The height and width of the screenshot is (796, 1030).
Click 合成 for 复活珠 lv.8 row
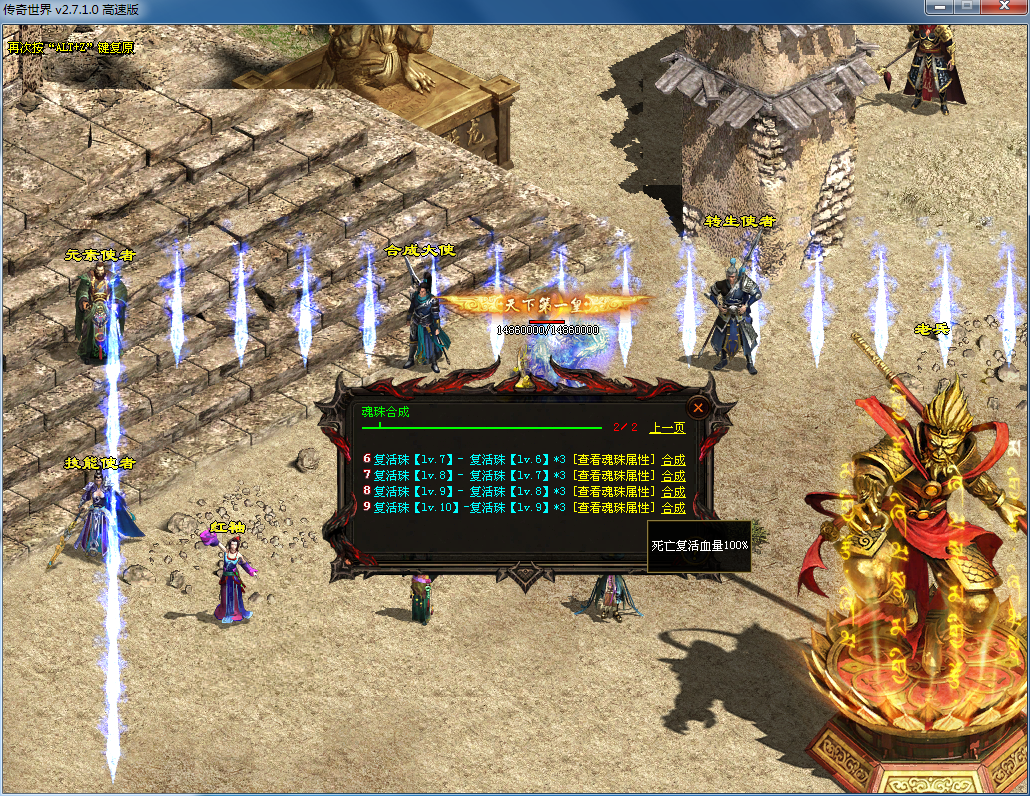tap(673, 476)
